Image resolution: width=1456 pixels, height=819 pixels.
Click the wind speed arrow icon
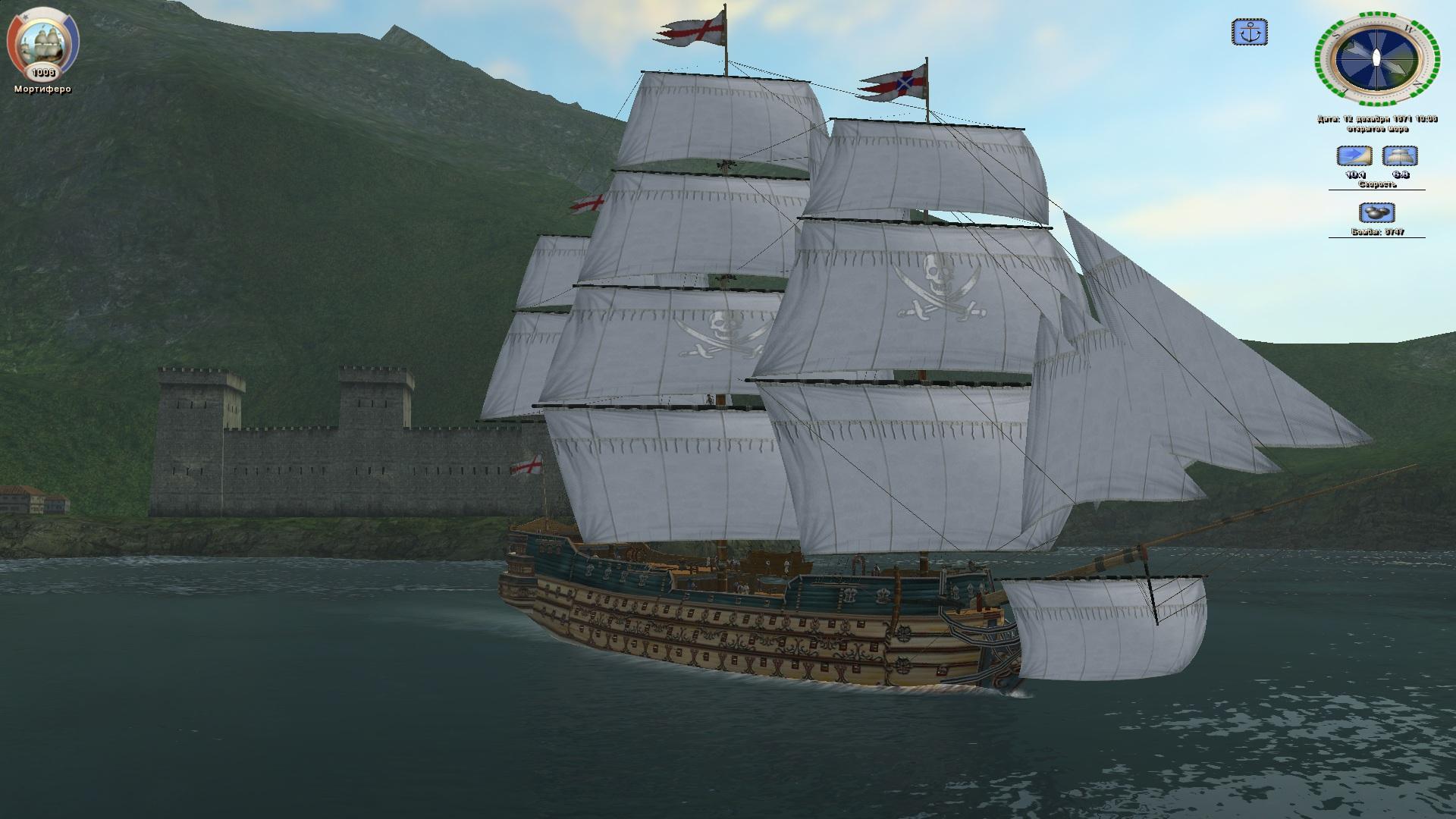click(x=1354, y=156)
